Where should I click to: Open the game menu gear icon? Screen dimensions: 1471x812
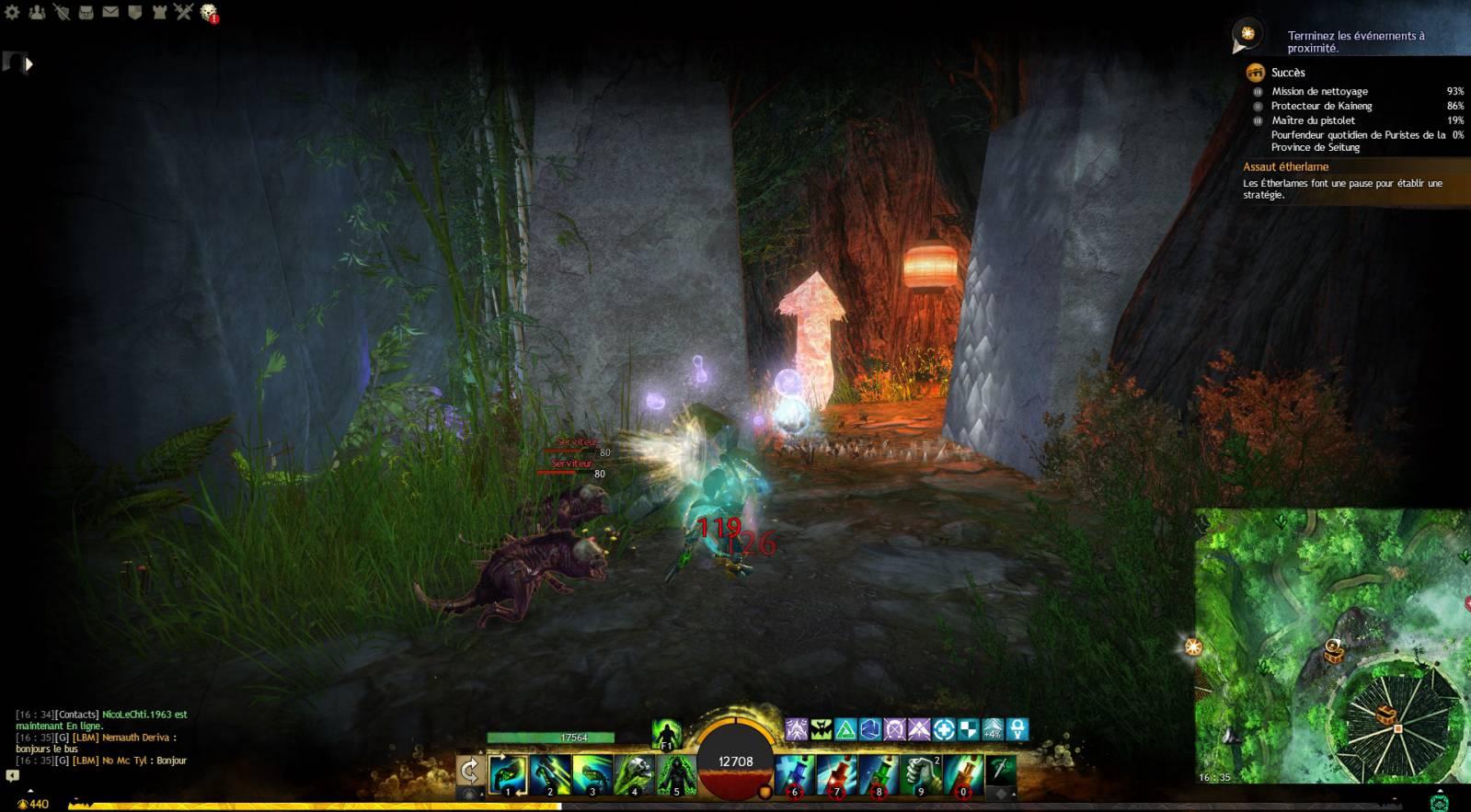tap(12, 13)
